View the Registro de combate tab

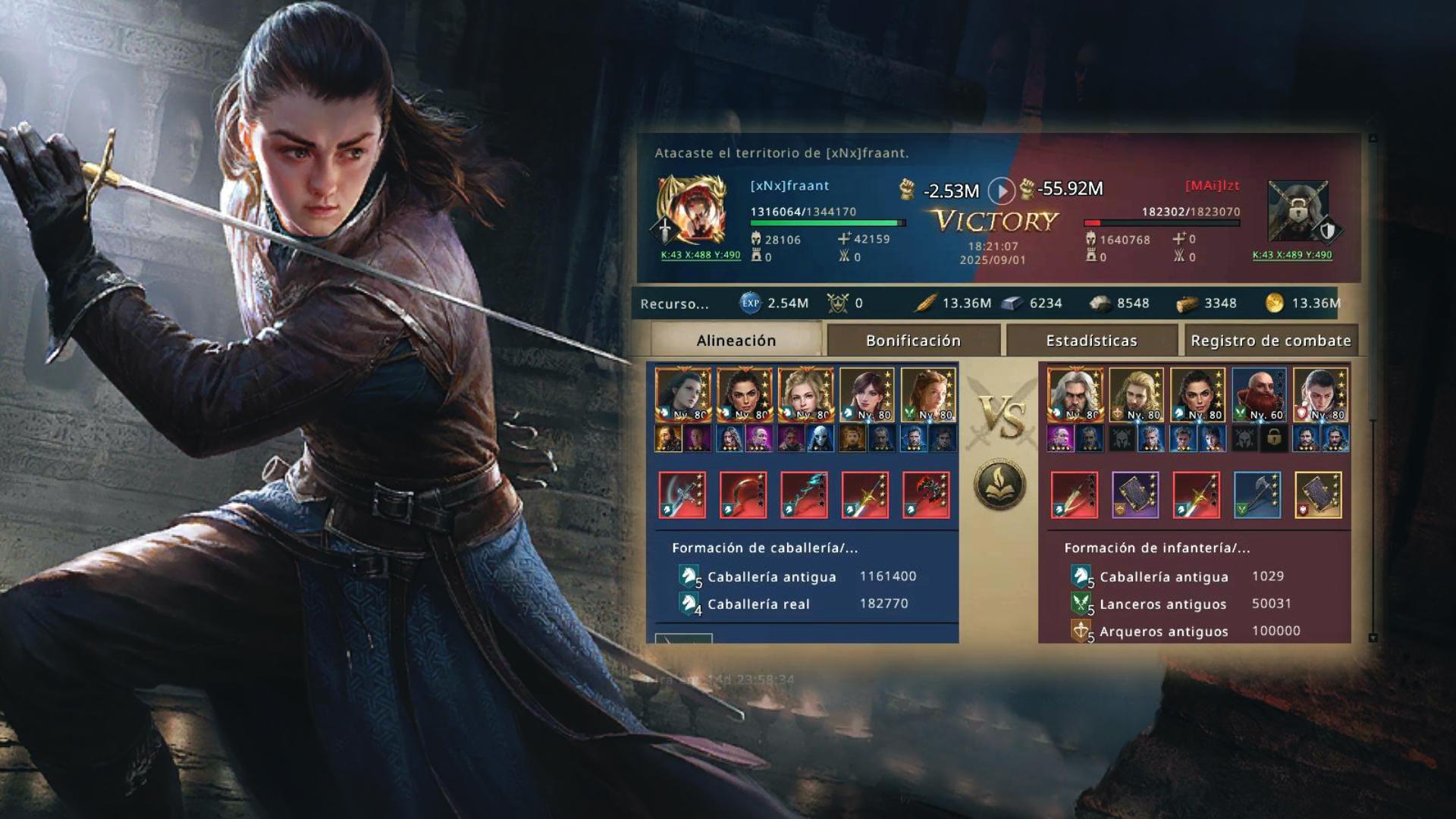[x=1270, y=340]
